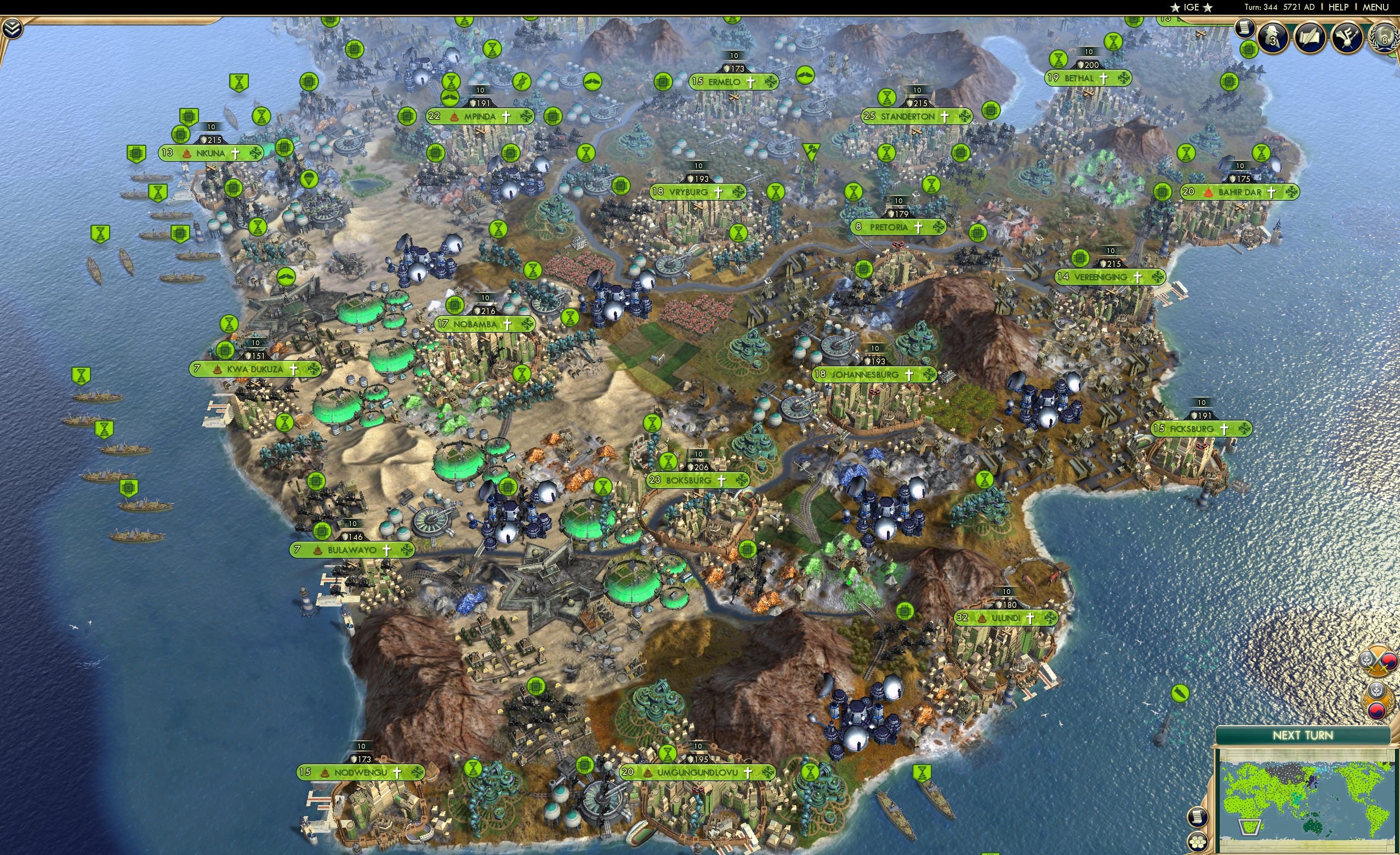Activate the Great Writer quill notification icon
This screenshot has height=855, width=1400.
[1311, 38]
